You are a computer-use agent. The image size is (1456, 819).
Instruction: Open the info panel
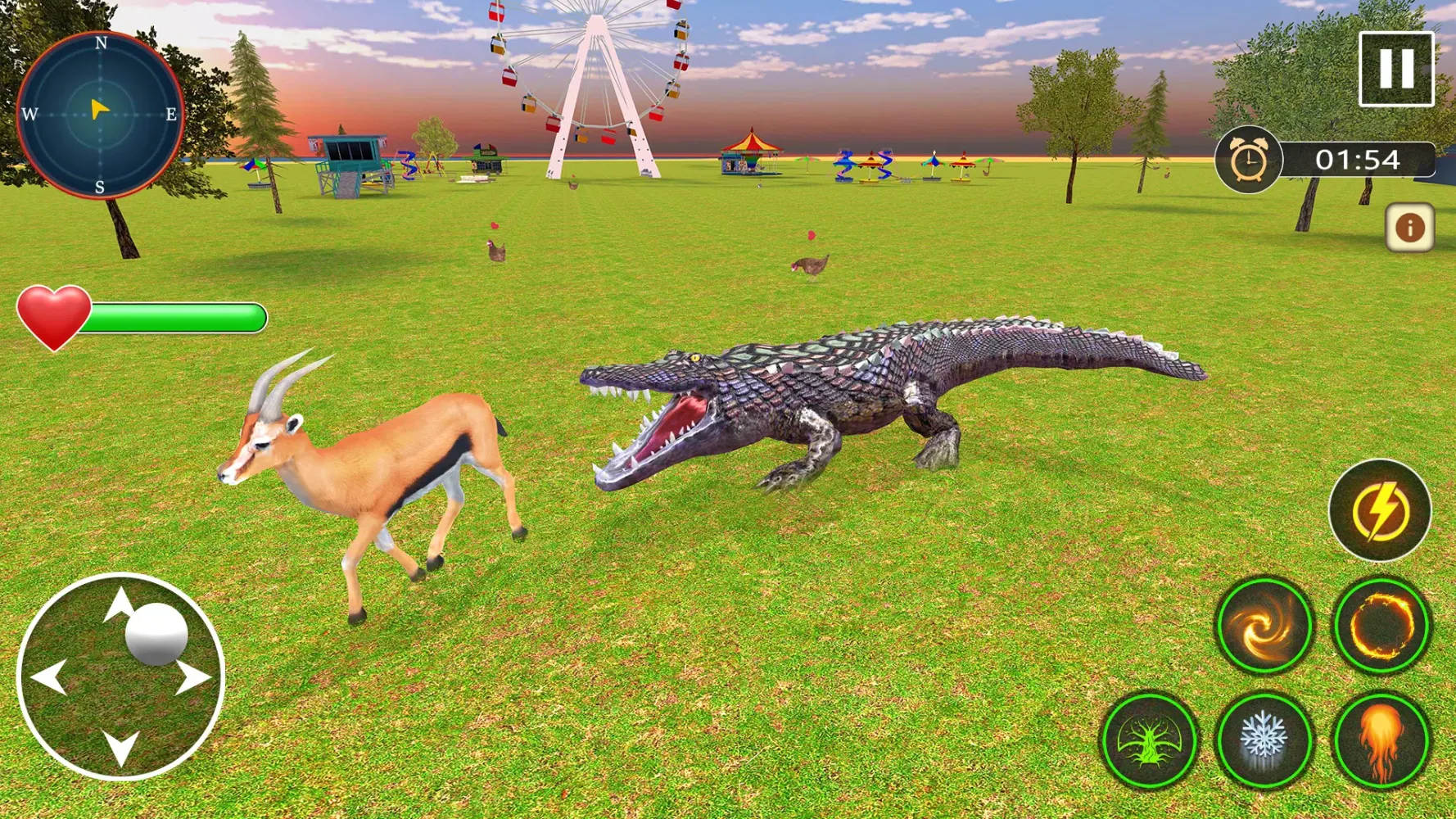[x=1410, y=226]
